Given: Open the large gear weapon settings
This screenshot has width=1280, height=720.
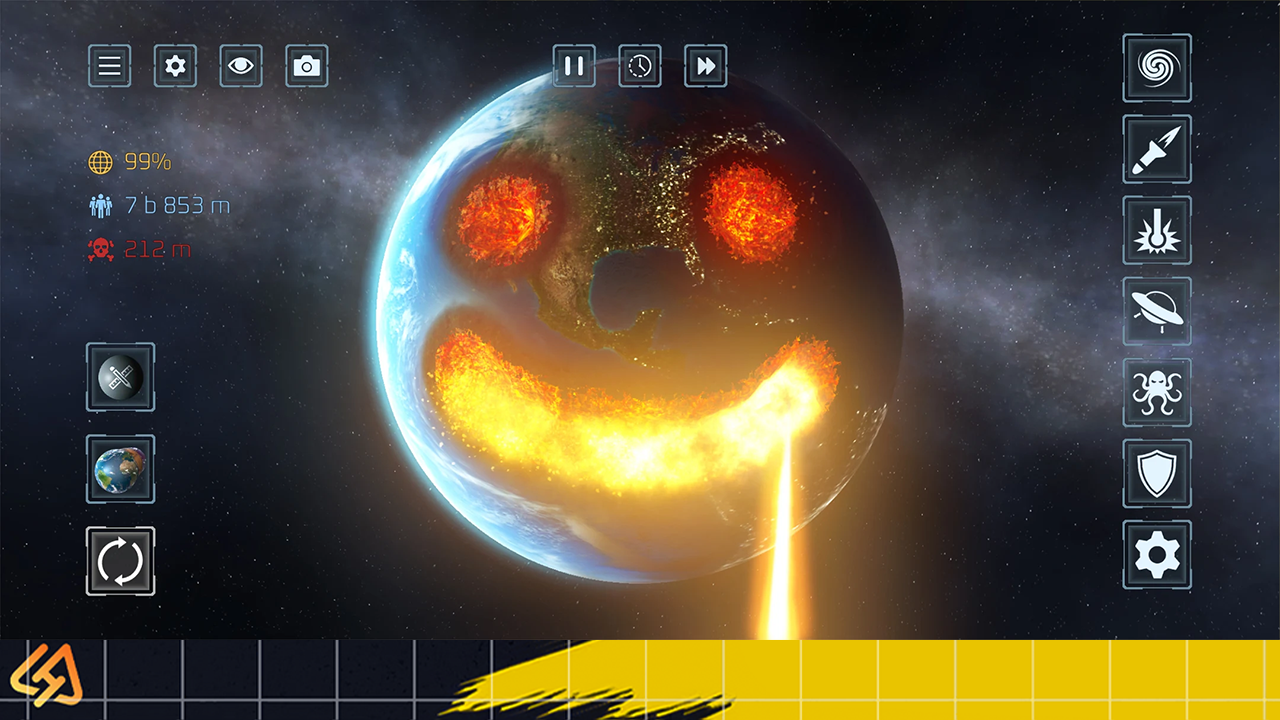Looking at the screenshot, I should click(1157, 554).
